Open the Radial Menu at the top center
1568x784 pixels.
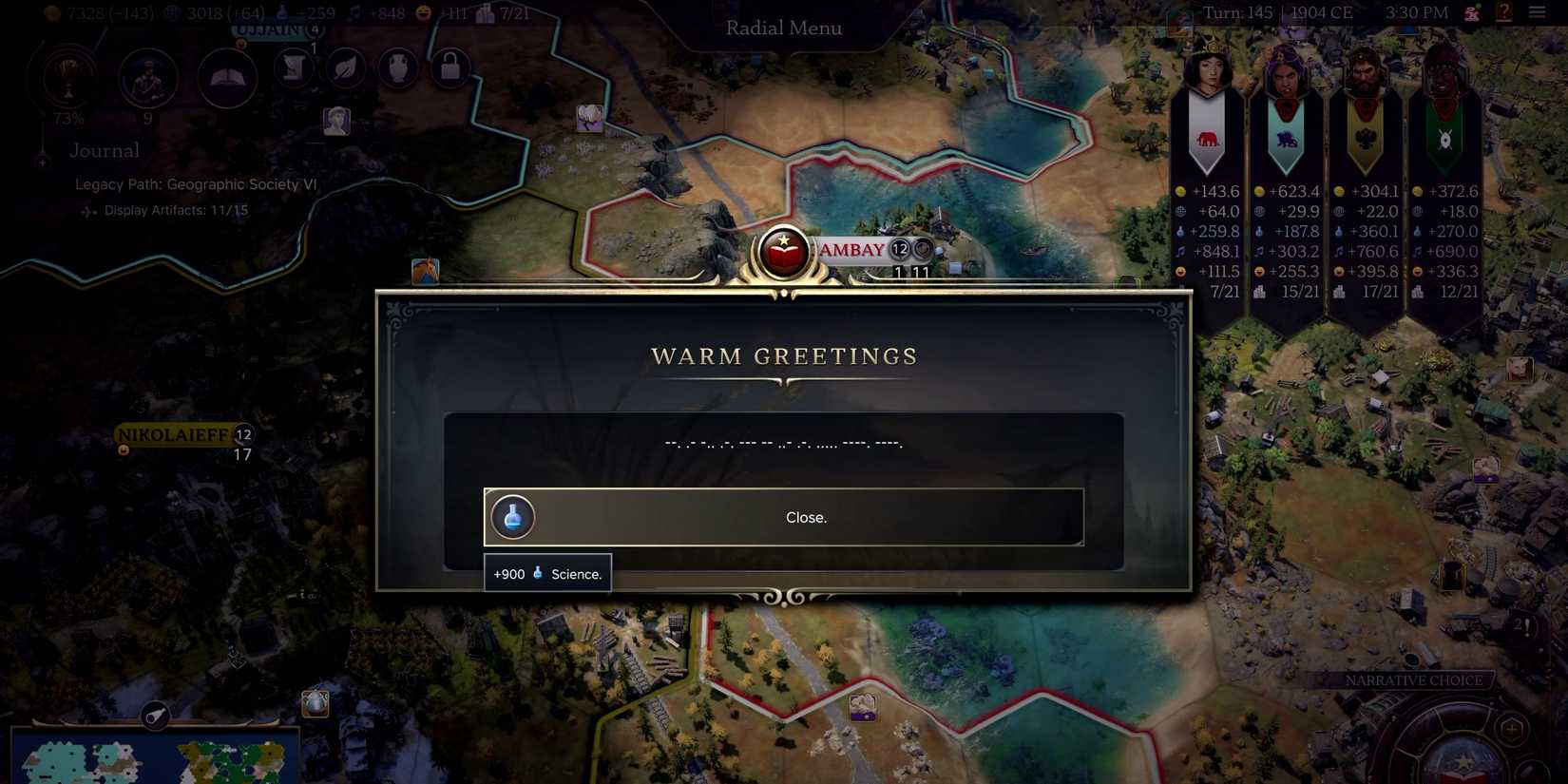point(783,28)
